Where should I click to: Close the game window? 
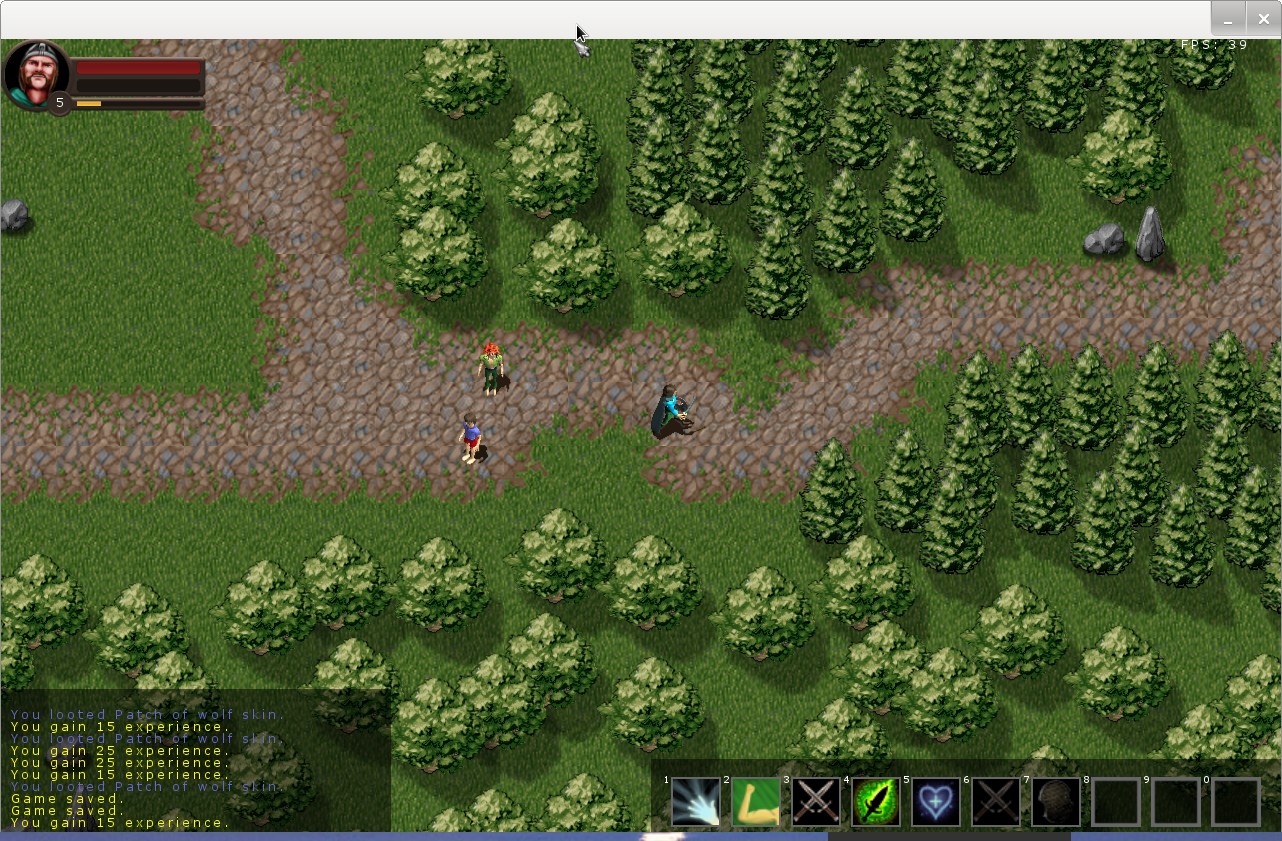coord(1264,19)
